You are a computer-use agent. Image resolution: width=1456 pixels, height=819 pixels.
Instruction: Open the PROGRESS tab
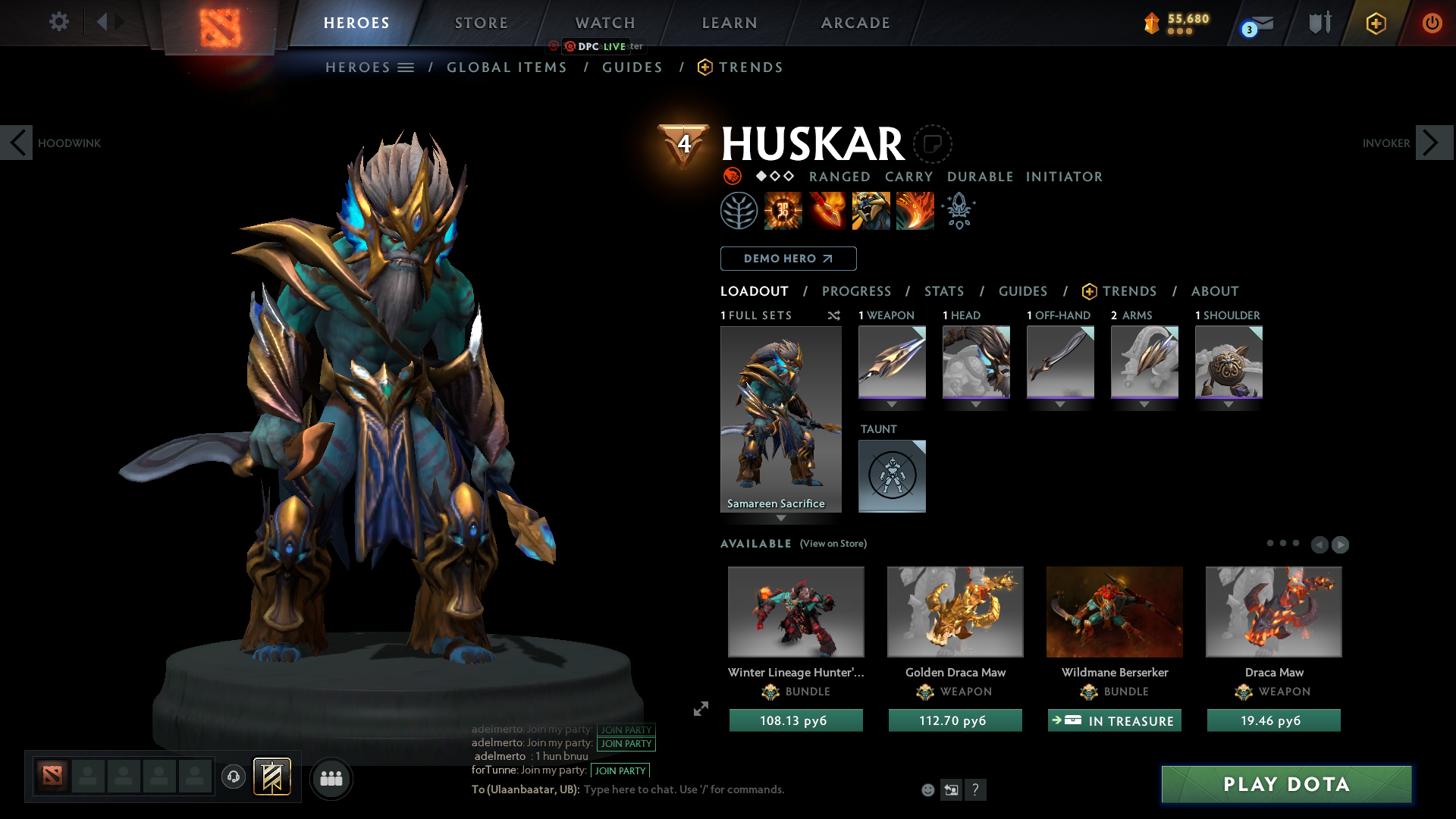(x=857, y=291)
